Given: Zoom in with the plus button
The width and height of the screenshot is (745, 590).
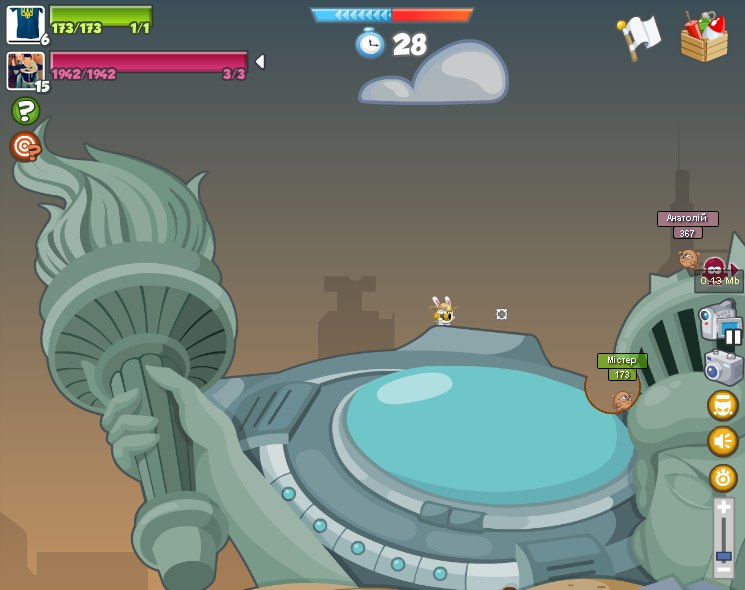Looking at the screenshot, I should (x=723, y=507).
